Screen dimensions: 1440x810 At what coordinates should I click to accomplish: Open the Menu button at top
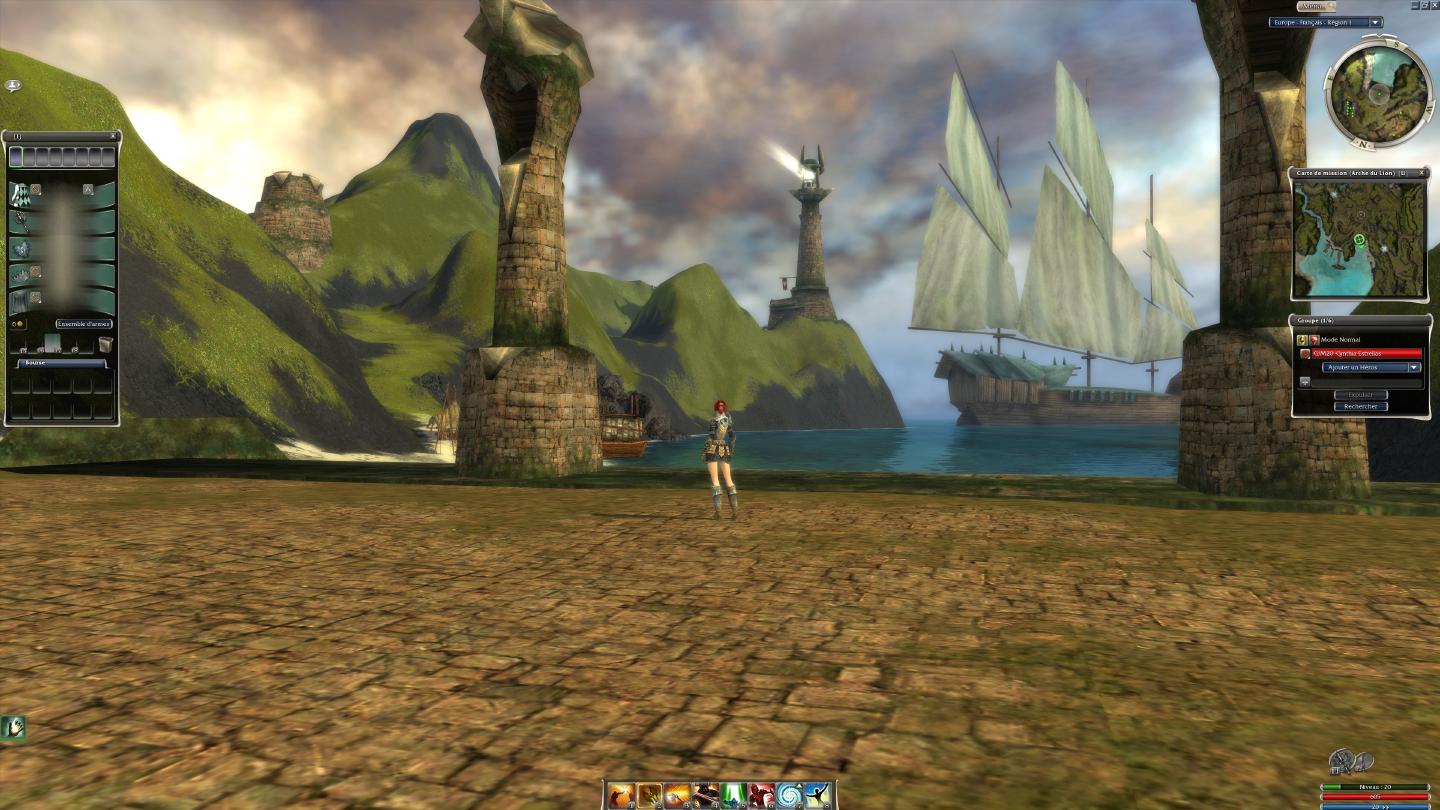tap(1317, 6)
